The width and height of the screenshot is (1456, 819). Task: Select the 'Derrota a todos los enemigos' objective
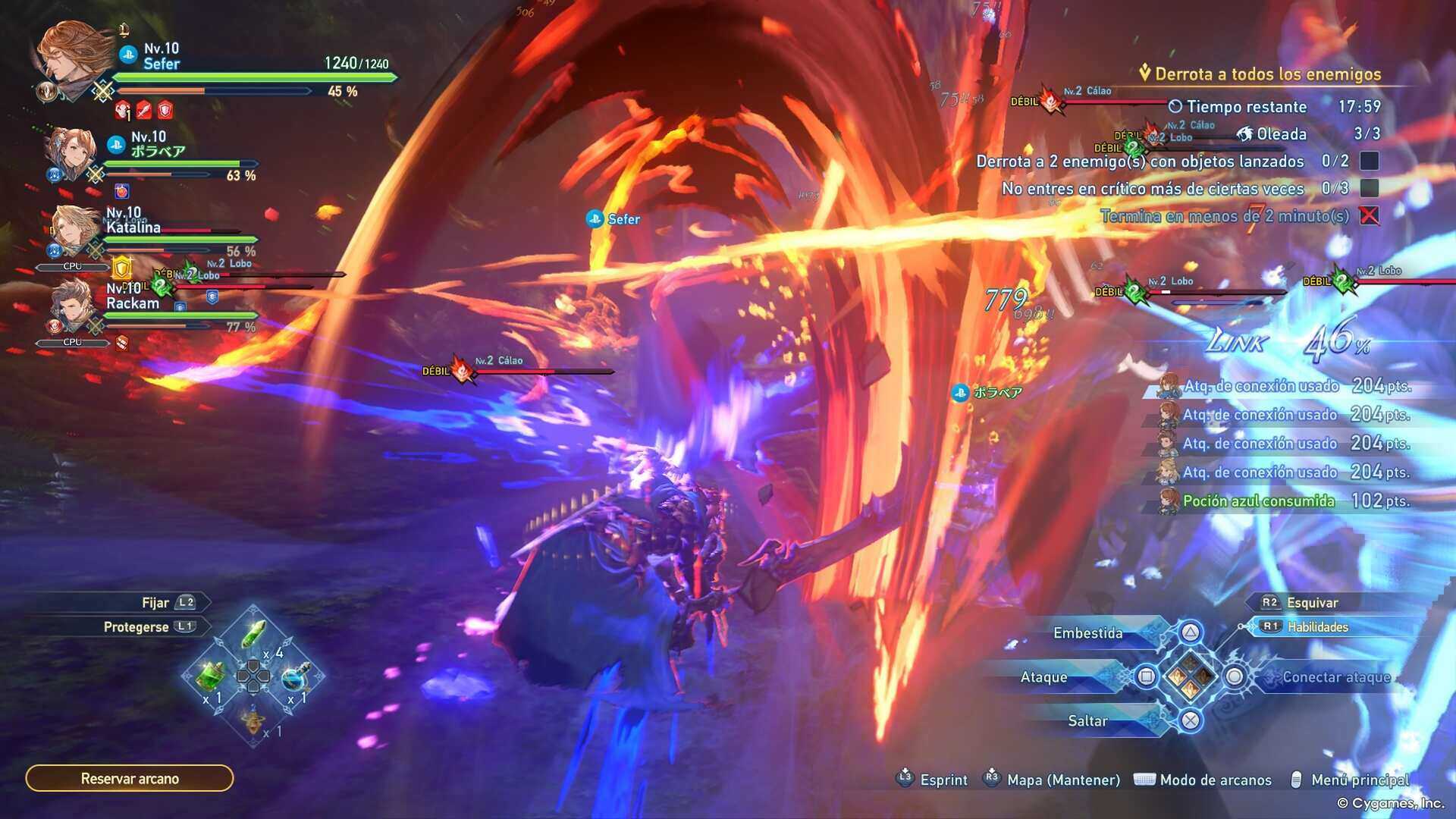(1267, 74)
